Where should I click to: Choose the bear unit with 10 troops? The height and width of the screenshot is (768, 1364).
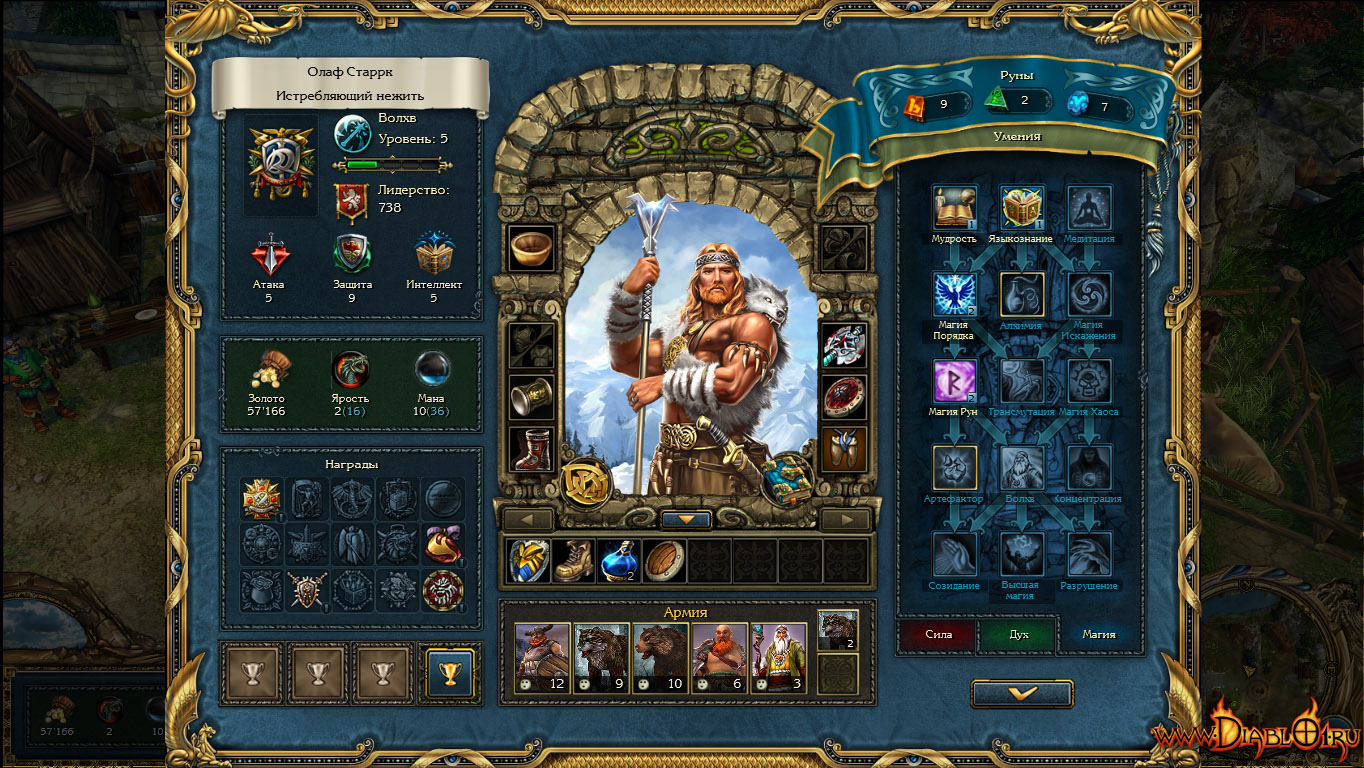660,658
